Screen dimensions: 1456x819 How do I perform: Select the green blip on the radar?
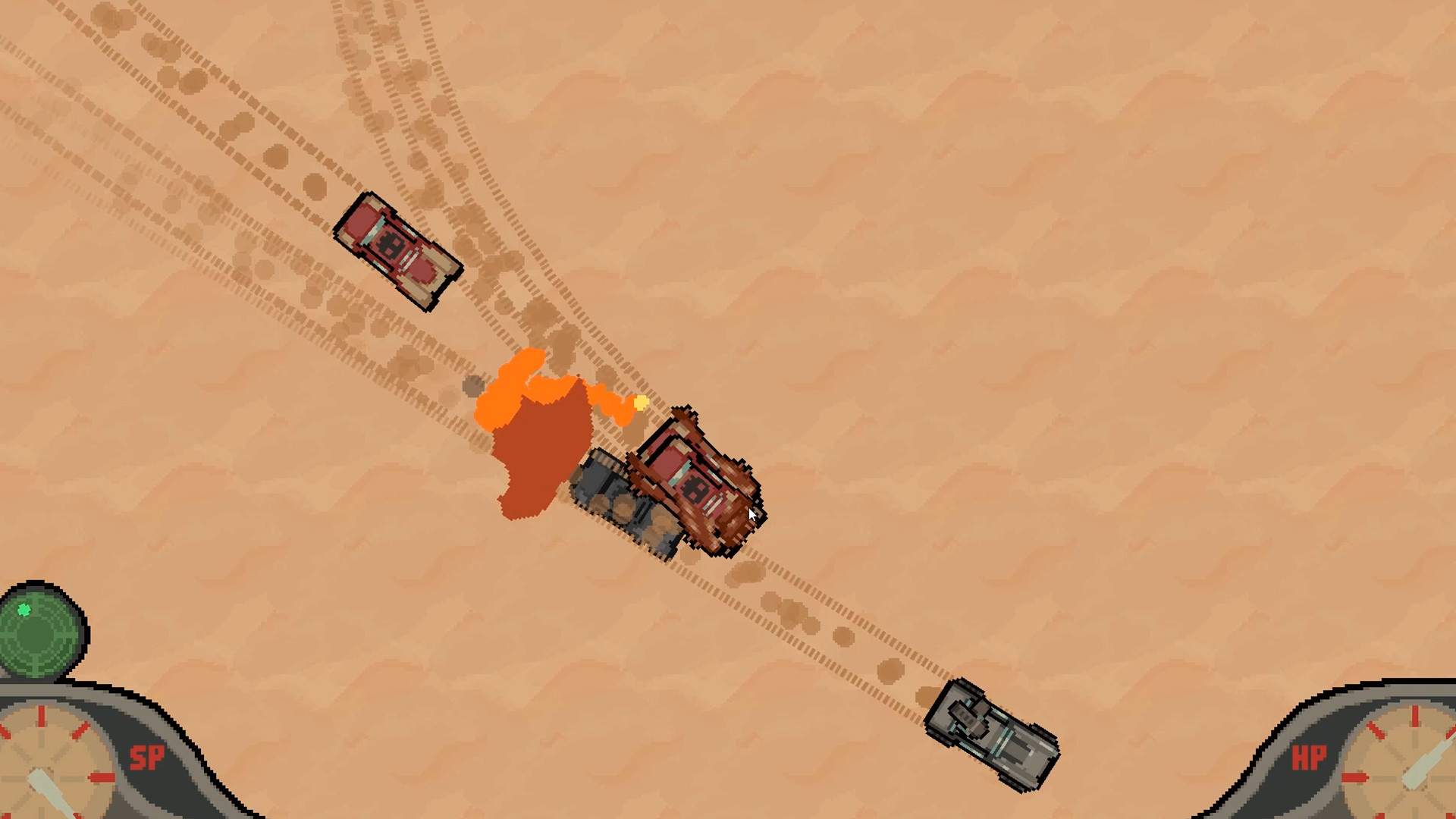tap(24, 610)
